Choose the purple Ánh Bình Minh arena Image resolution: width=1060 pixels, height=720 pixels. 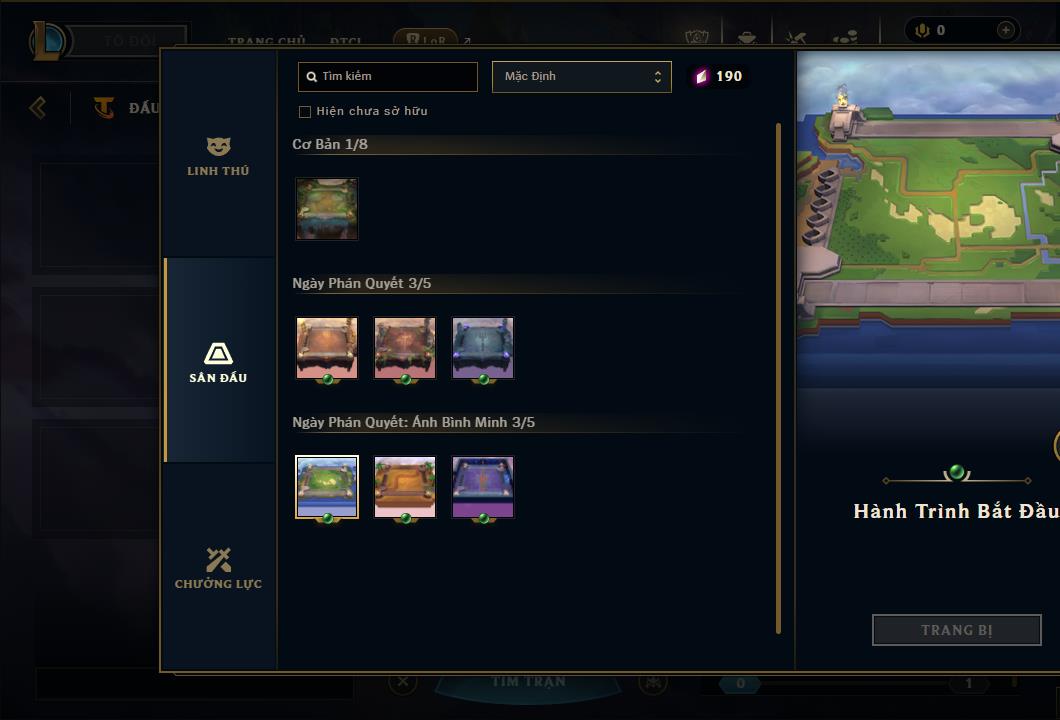click(x=482, y=487)
